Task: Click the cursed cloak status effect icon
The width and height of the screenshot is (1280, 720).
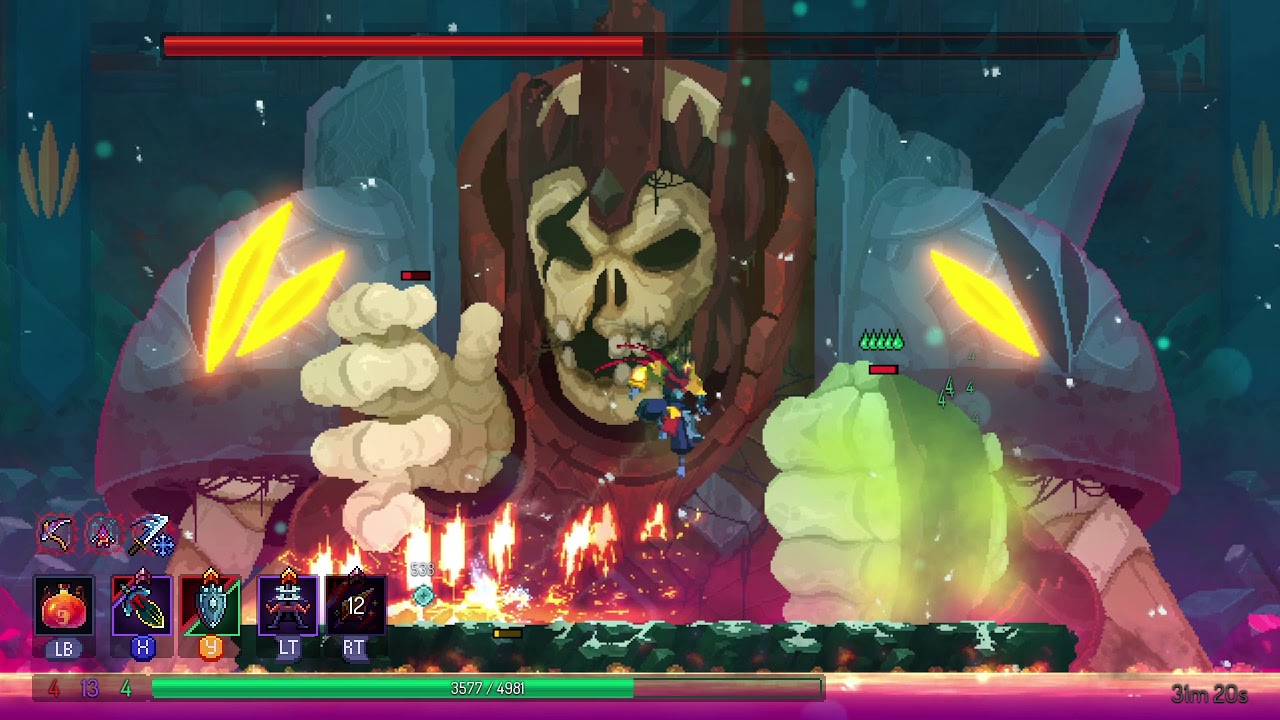Action: click(102, 533)
